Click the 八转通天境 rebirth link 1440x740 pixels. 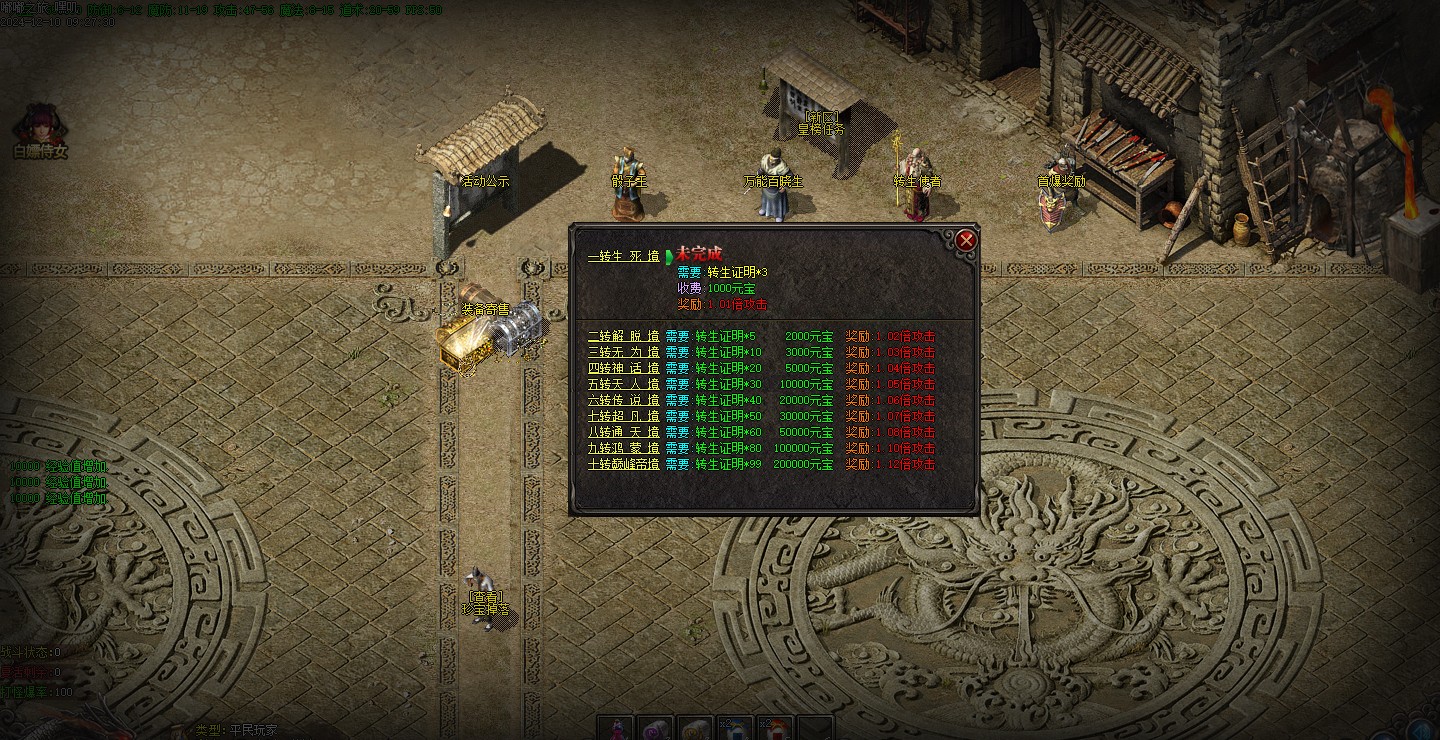(x=623, y=432)
